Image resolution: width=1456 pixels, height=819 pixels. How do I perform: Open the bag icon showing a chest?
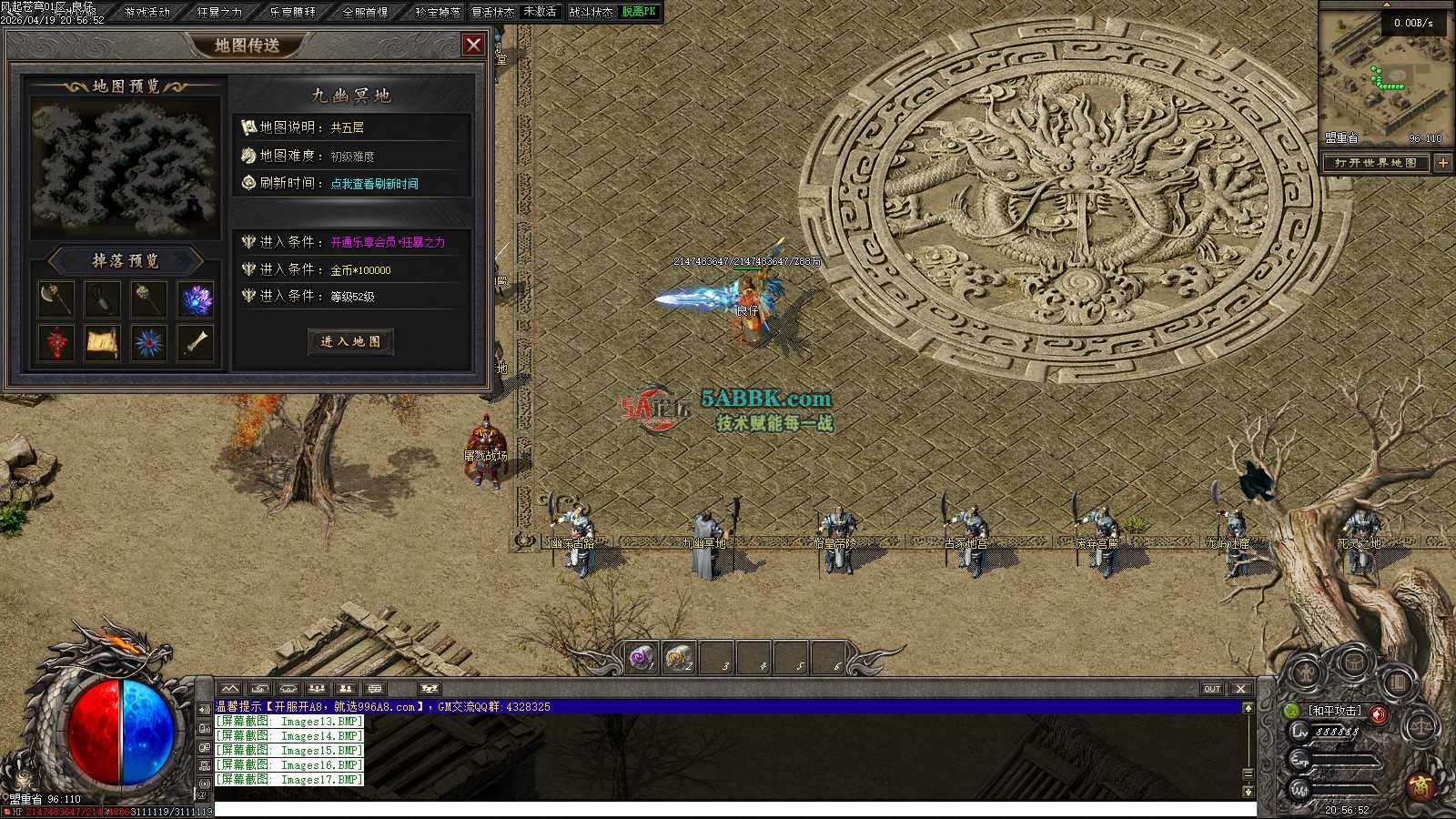tap(1353, 663)
